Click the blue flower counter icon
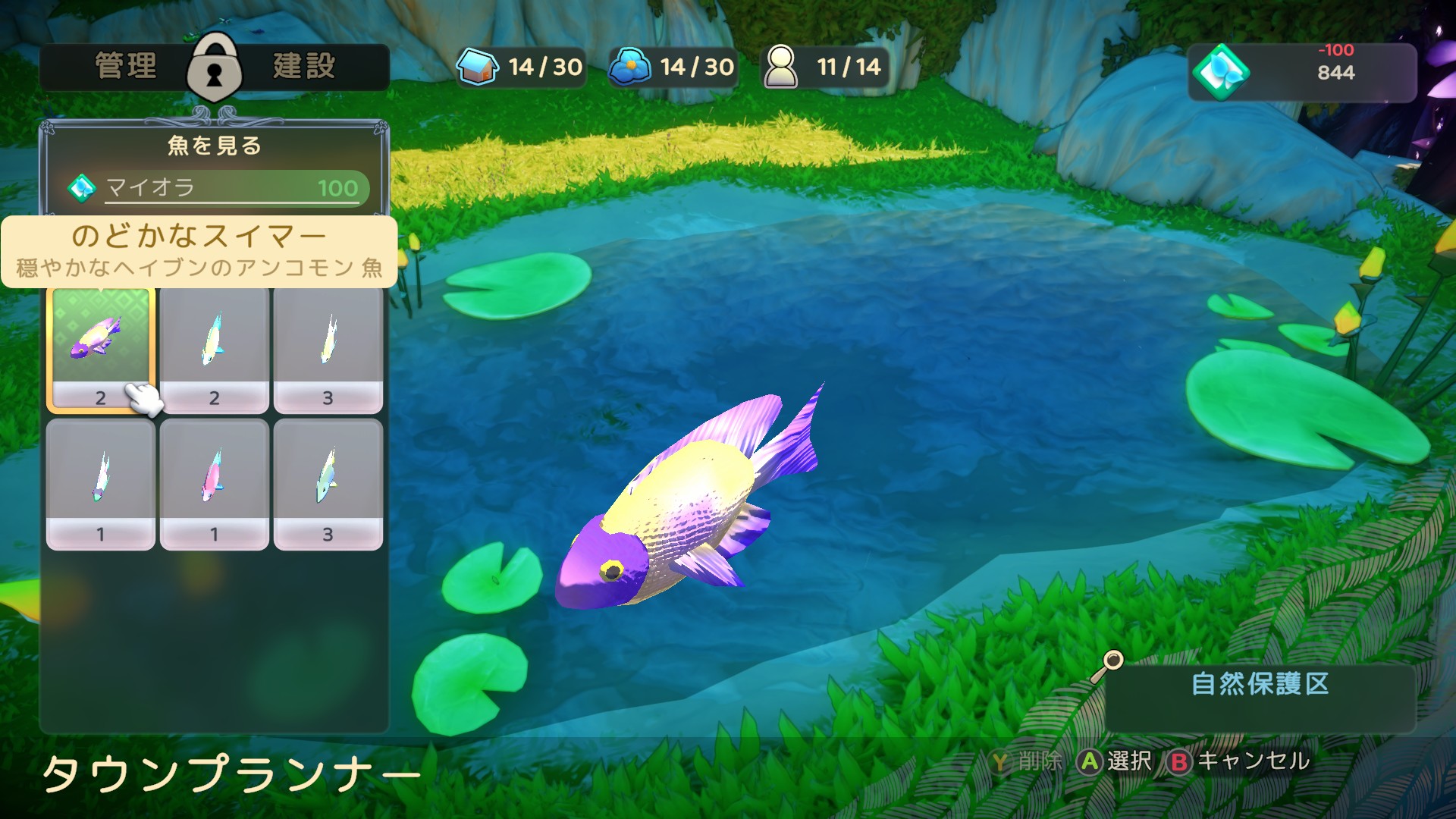Image resolution: width=1456 pixels, height=819 pixels. [x=629, y=67]
